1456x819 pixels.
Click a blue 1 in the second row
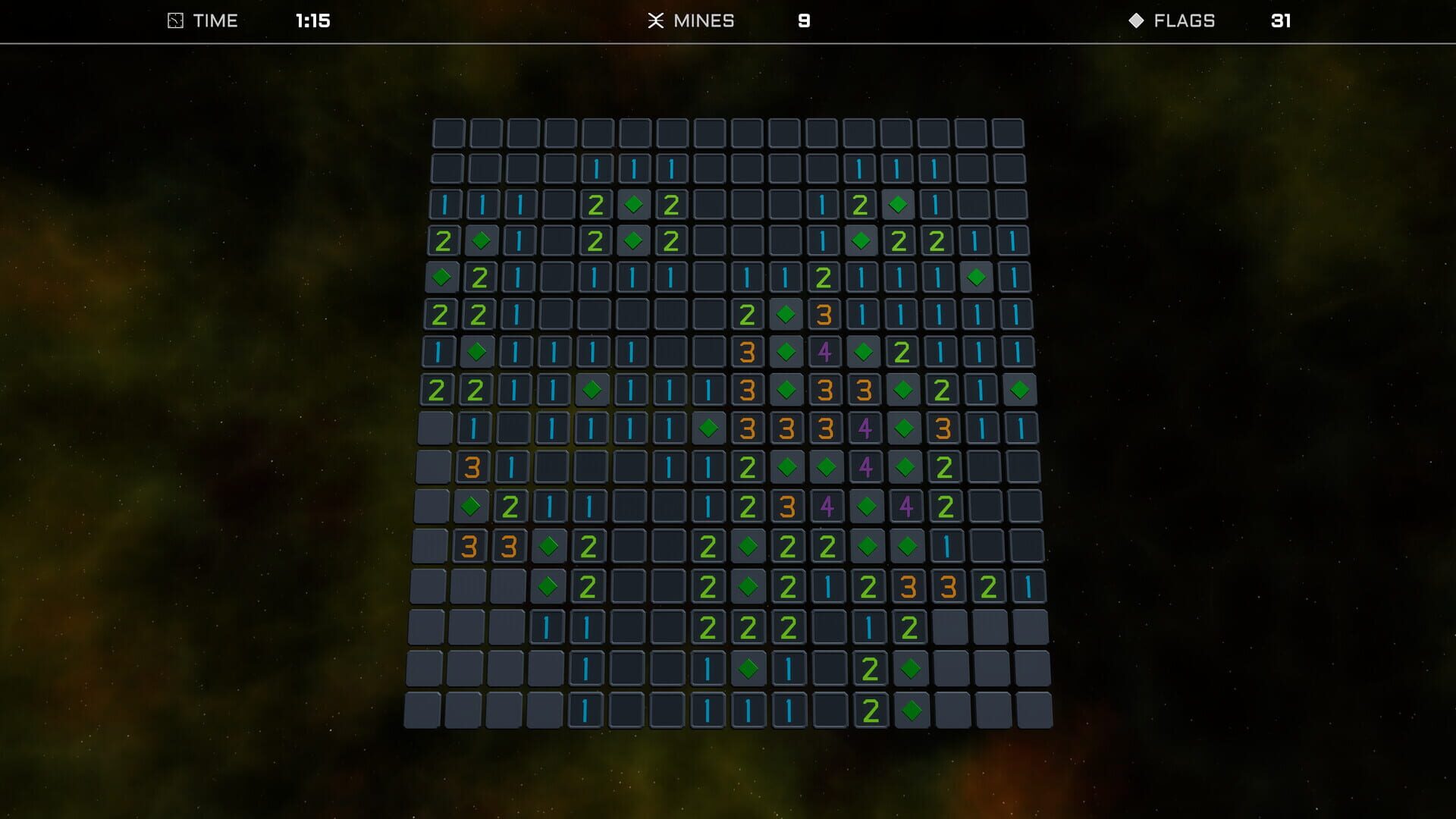click(595, 167)
